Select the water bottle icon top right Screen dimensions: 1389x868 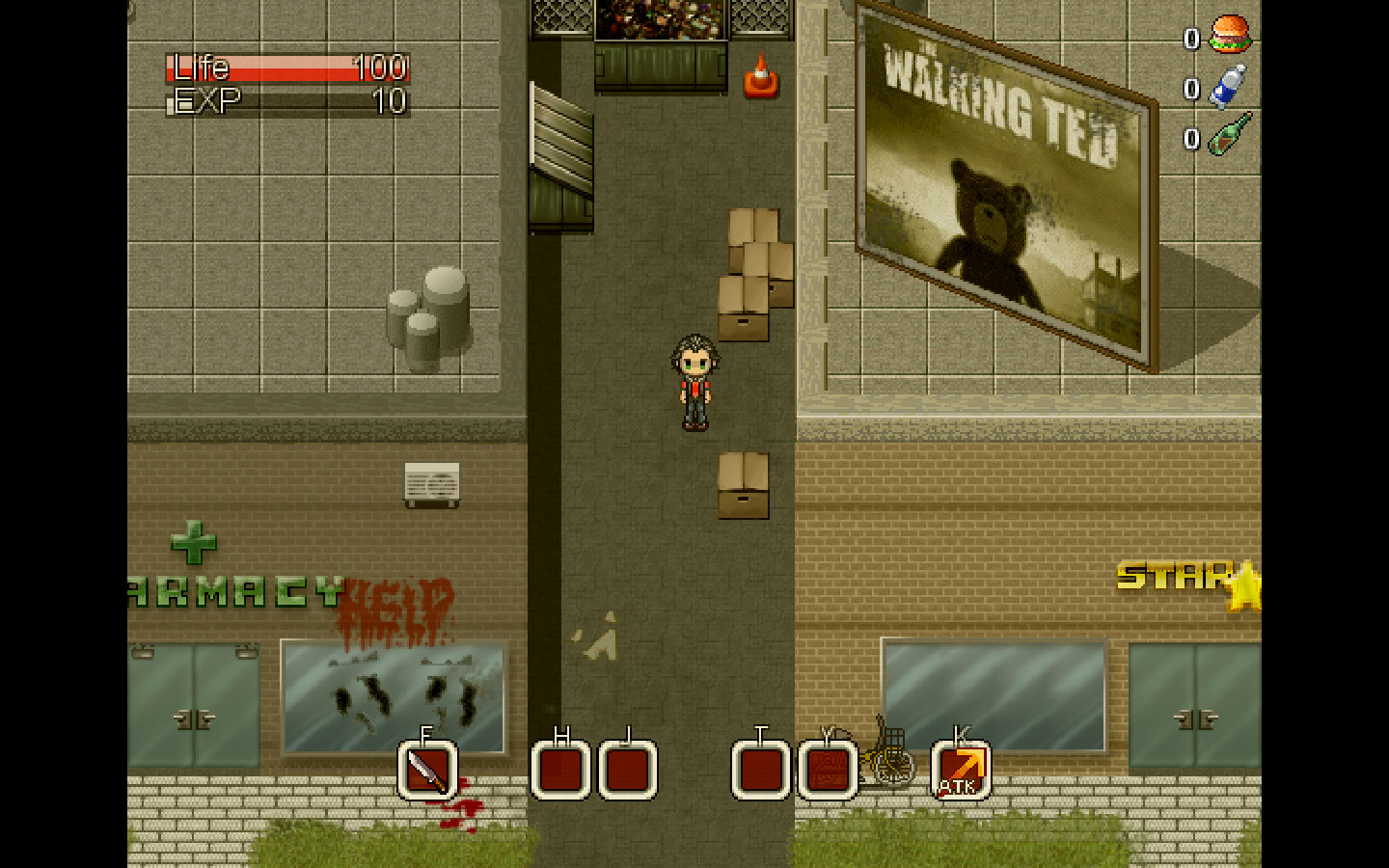[x=1227, y=85]
